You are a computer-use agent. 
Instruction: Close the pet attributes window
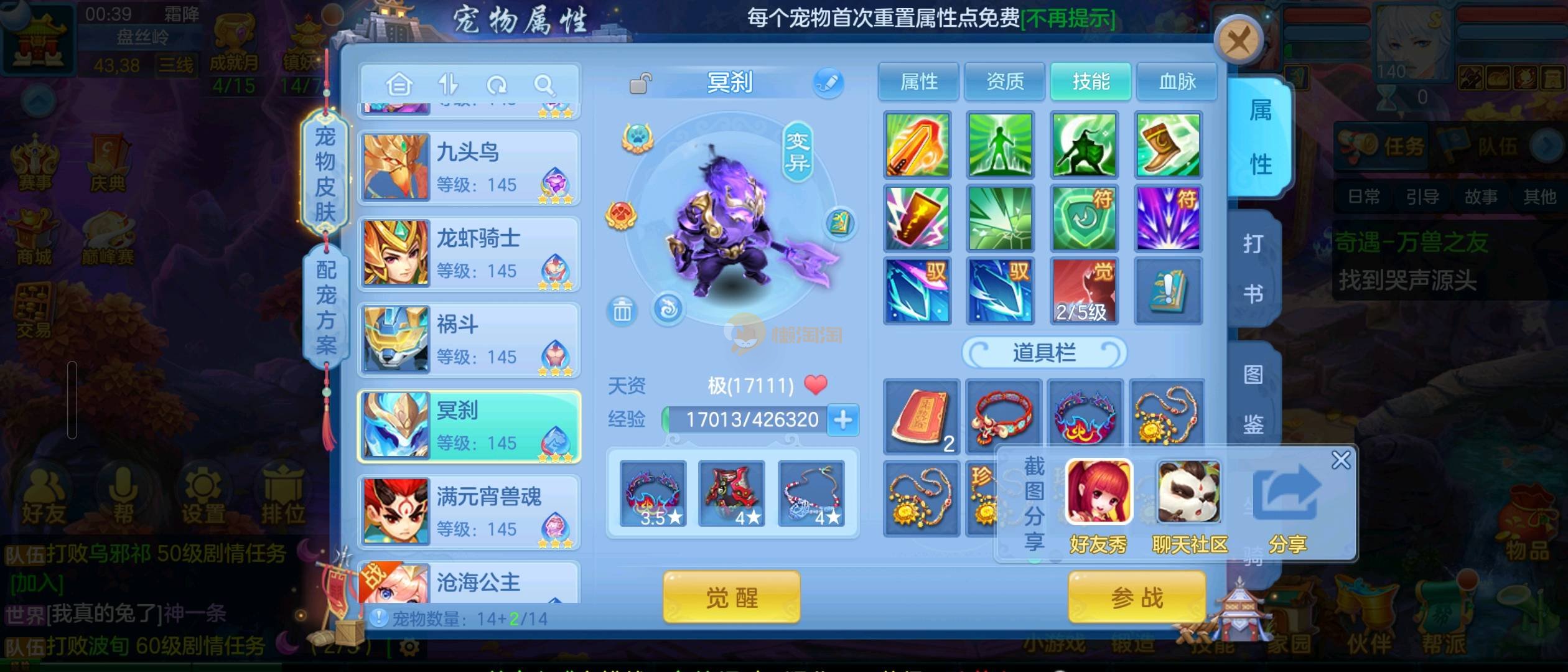[1238, 42]
